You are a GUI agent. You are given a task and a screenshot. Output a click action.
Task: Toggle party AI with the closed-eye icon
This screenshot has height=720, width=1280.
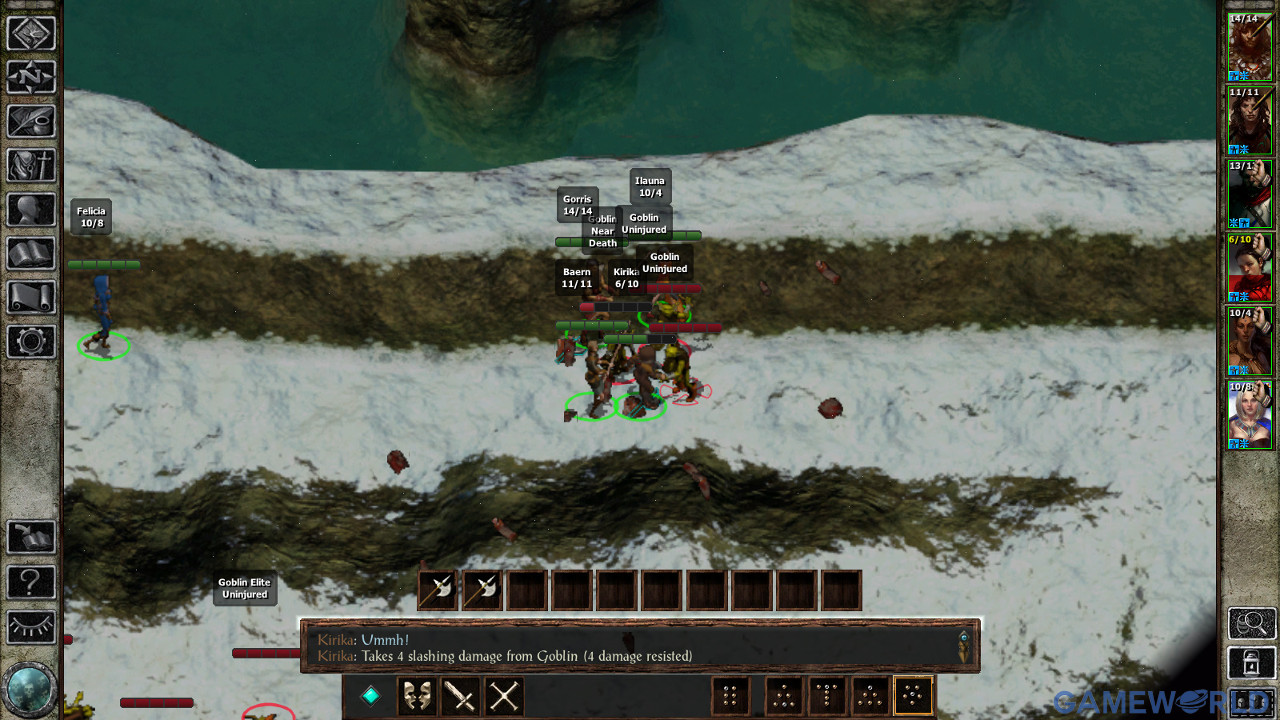pos(31,627)
